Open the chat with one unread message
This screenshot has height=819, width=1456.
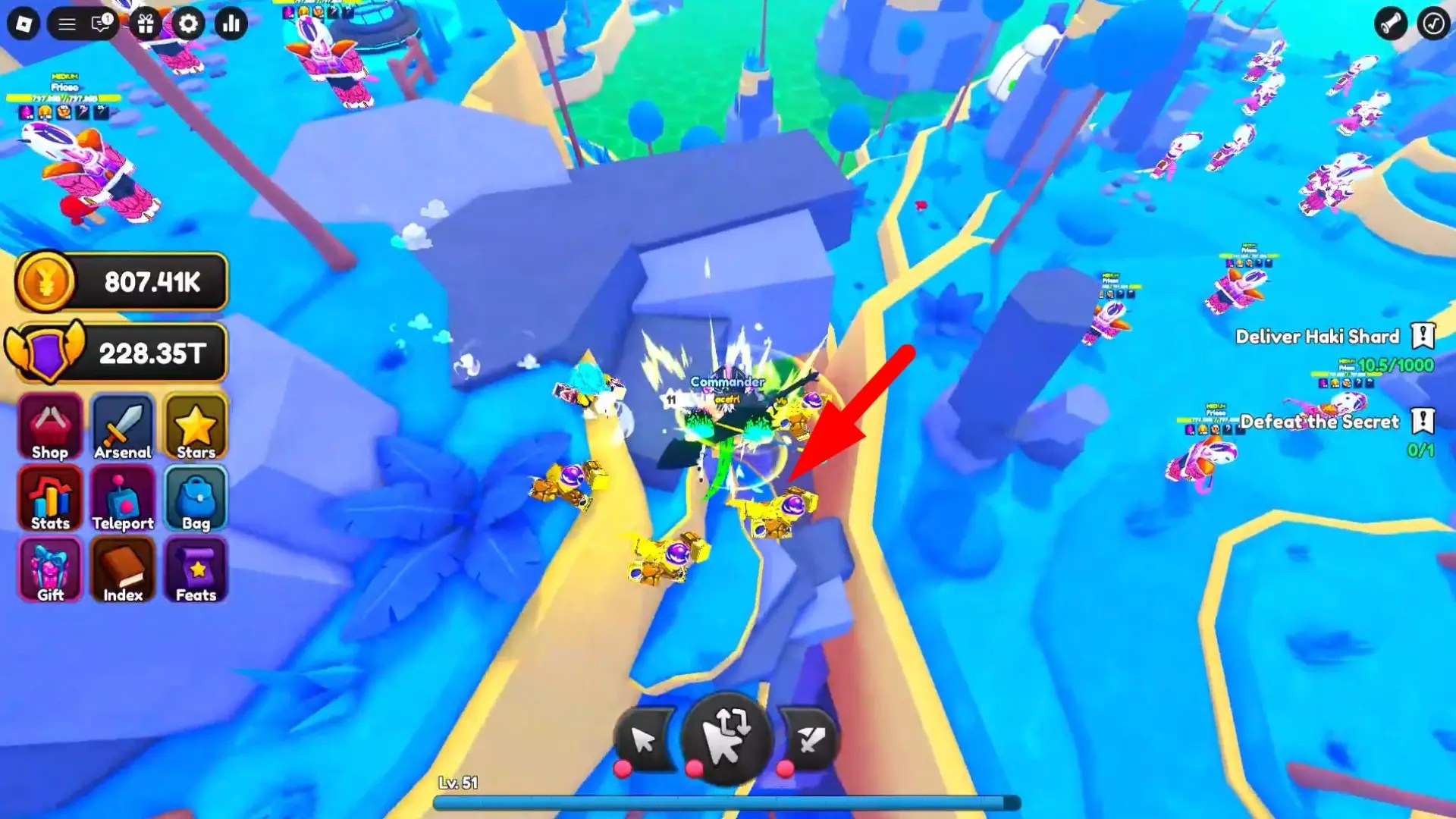[x=99, y=24]
